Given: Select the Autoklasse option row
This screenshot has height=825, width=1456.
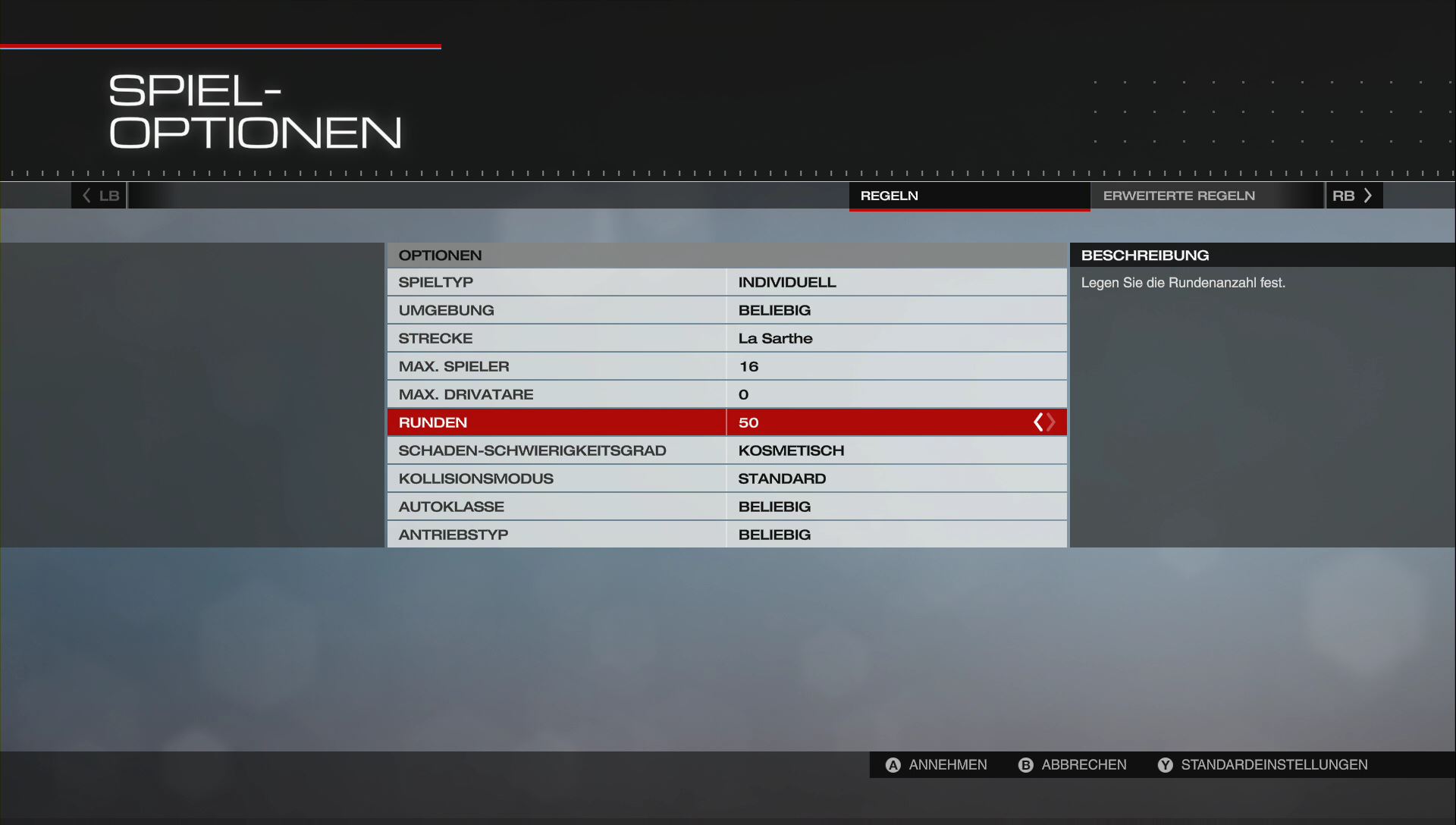Looking at the screenshot, I should pyautogui.click(x=726, y=507).
